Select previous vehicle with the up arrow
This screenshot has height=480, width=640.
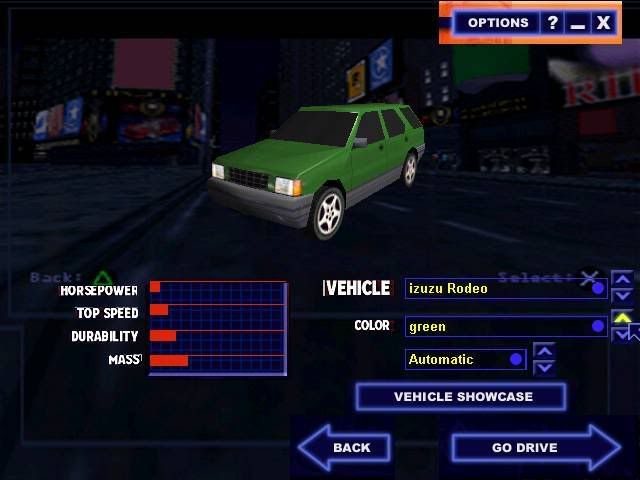tap(622, 280)
